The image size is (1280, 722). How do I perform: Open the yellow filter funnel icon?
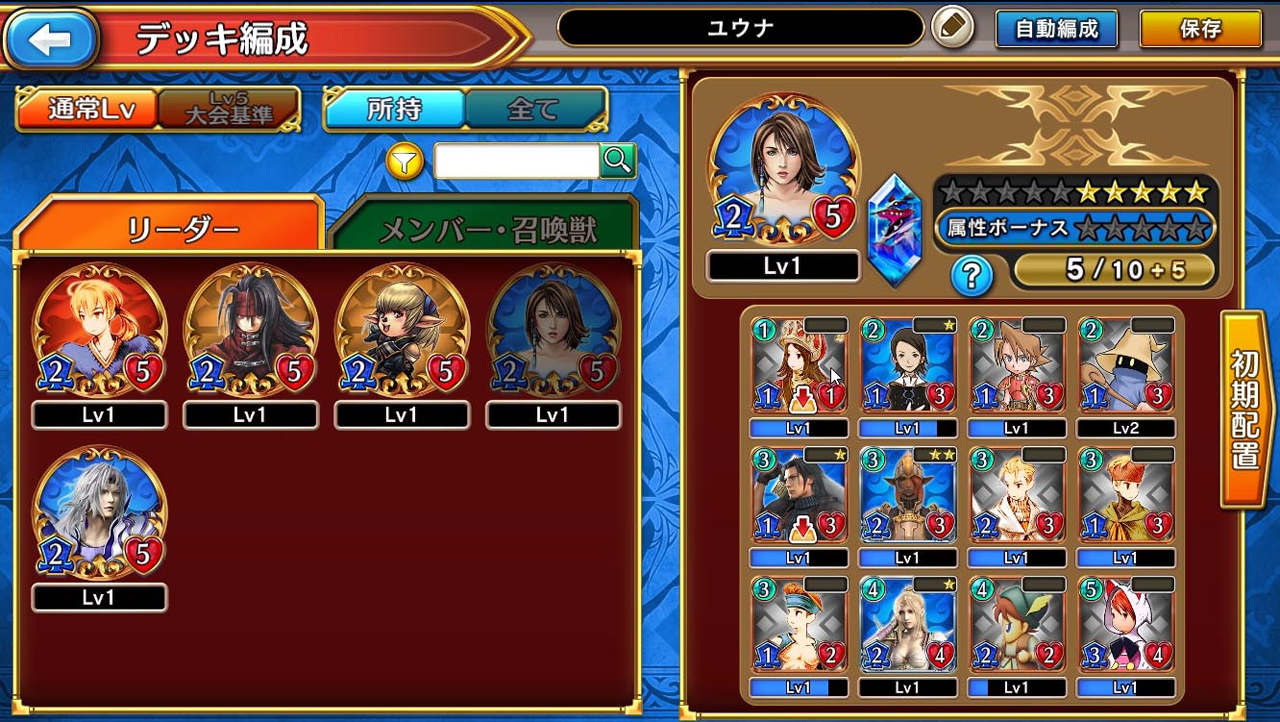click(404, 162)
